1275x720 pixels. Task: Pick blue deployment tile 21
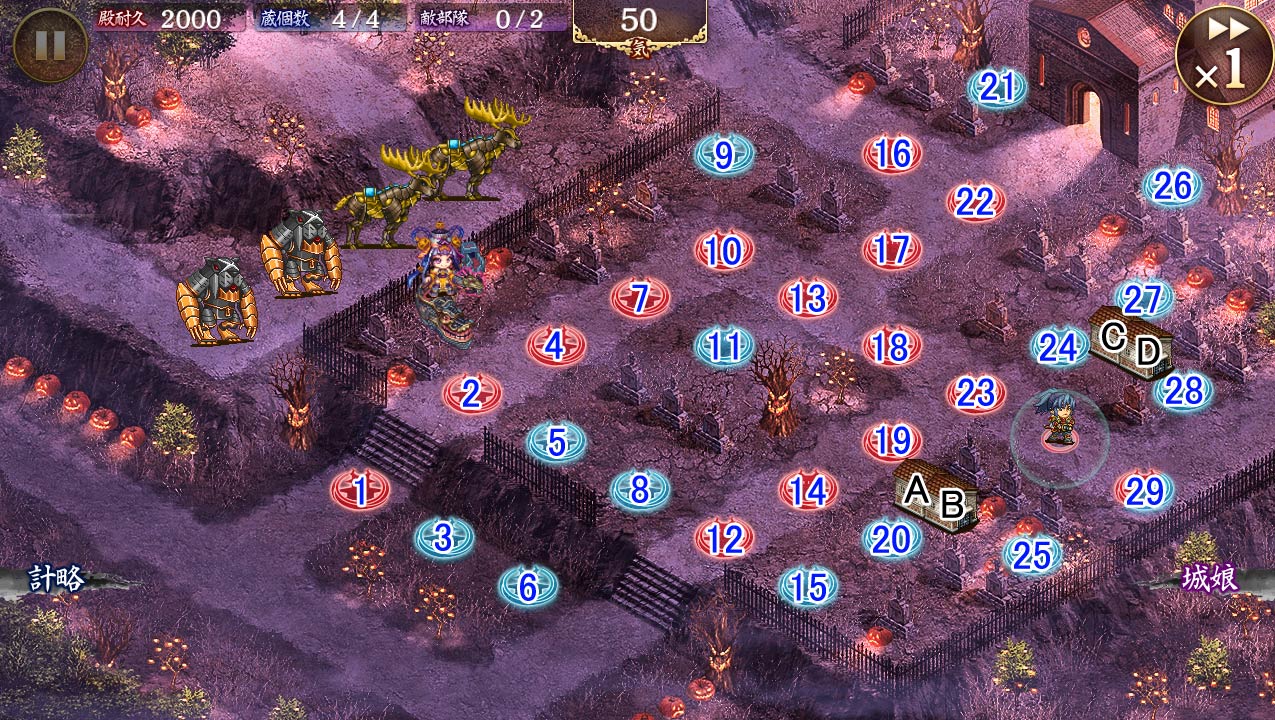pos(997,89)
